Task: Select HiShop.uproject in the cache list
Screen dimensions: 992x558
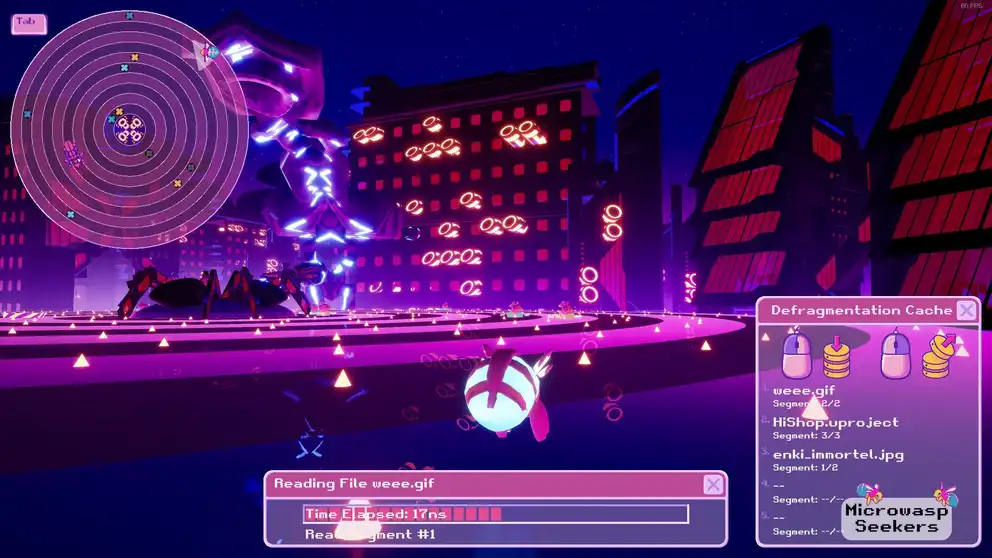Action: click(835, 423)
